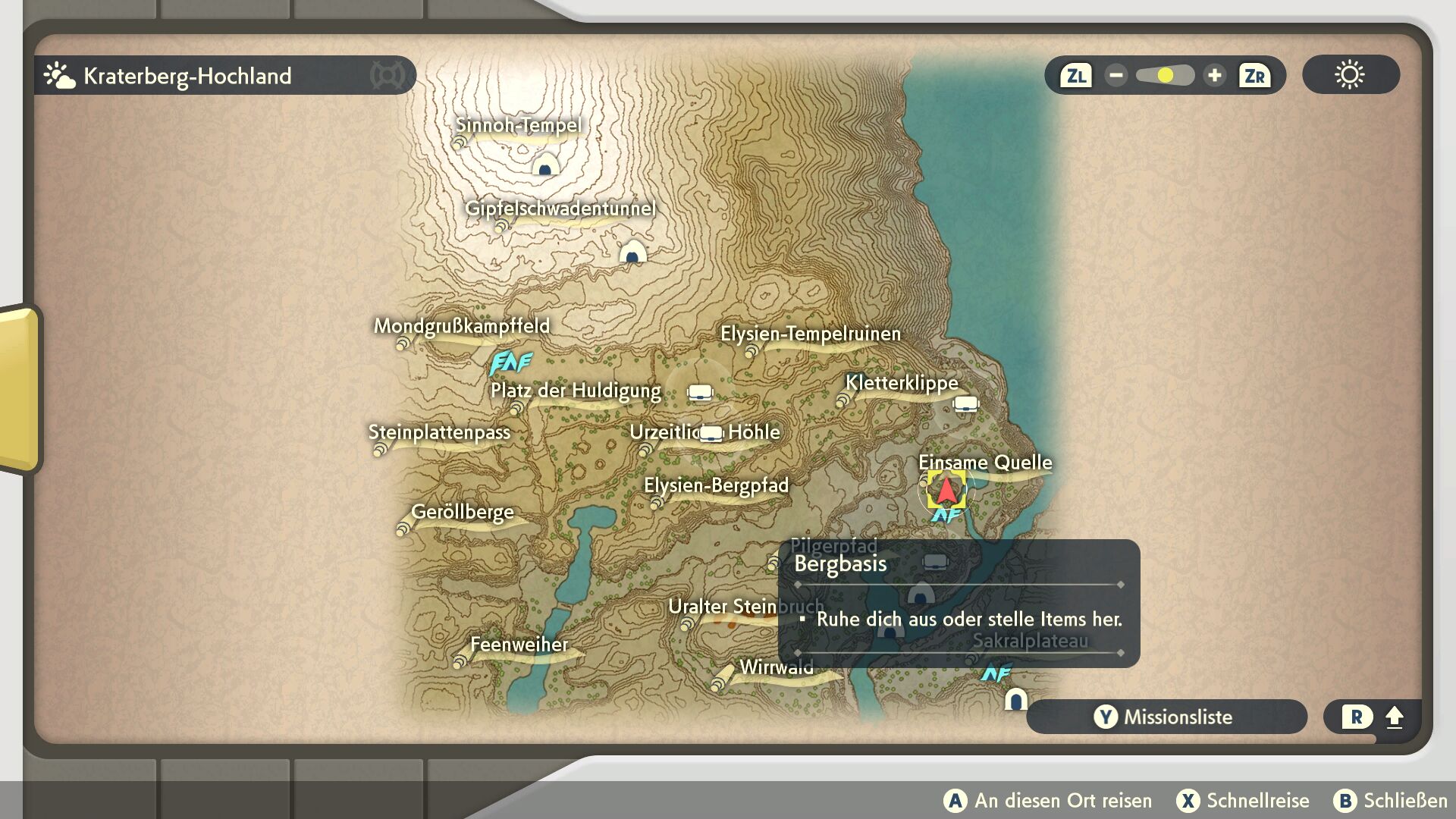The image size is (1456, 819).
Task: Select the camp marker by Kletterklippe
Action: pos(965,403)
